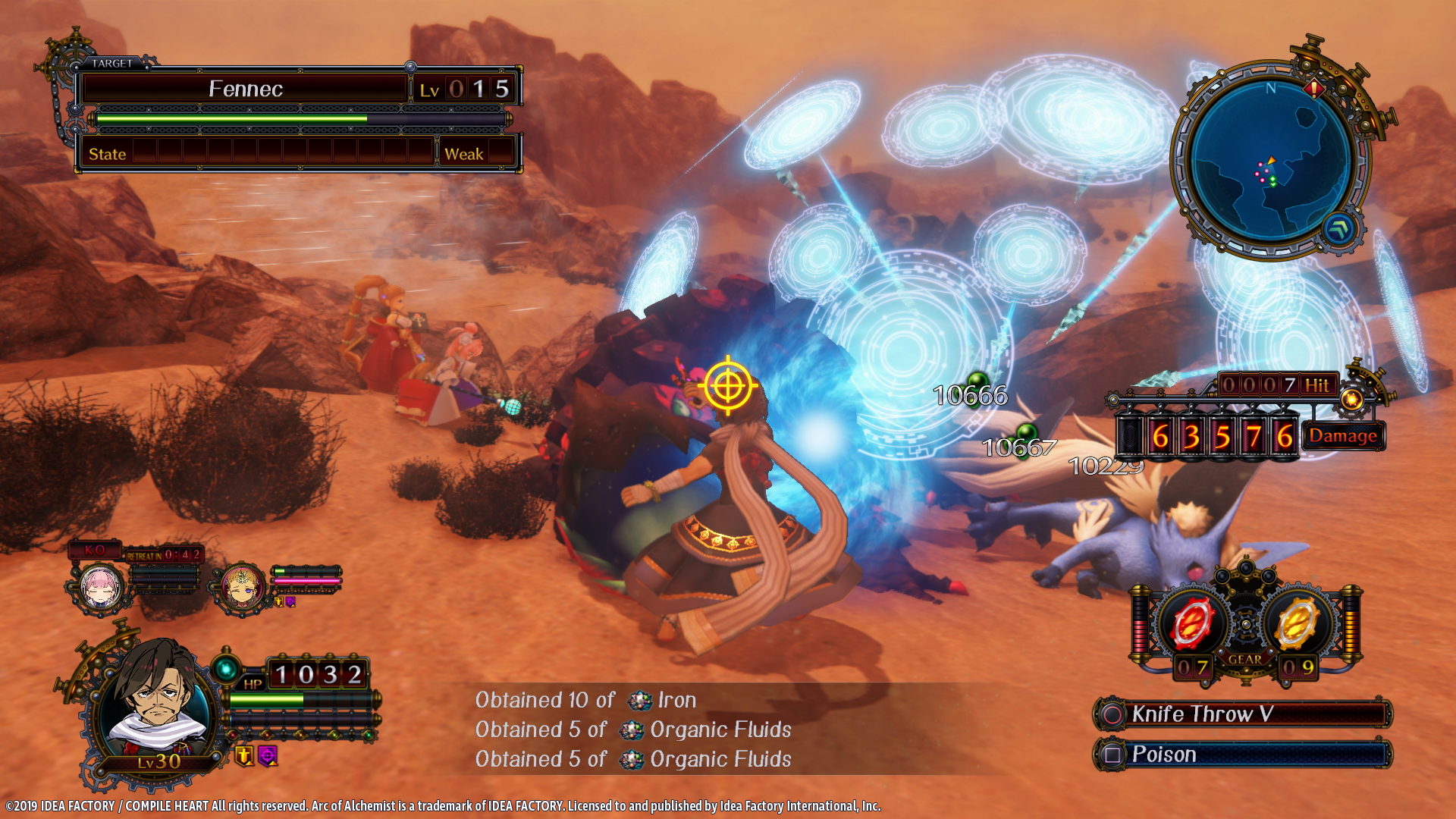Click Fennec's green HP bar in the target panel
The height and width of the screenshot is (819, 1456).
coord(227,120)
